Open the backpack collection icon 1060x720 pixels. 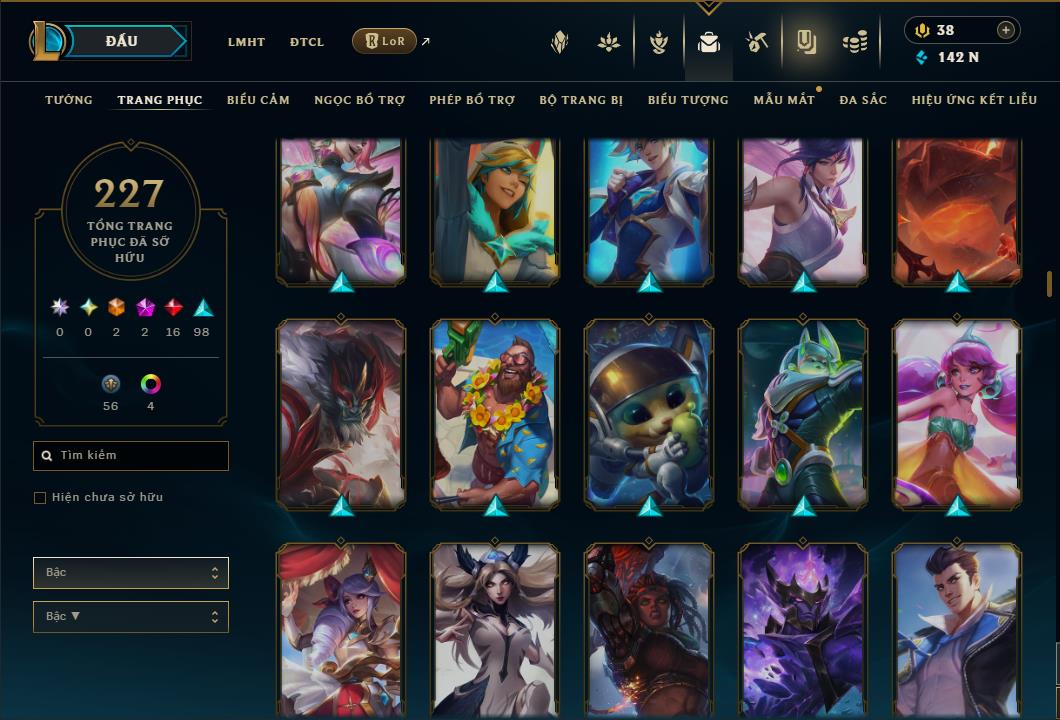709,42
